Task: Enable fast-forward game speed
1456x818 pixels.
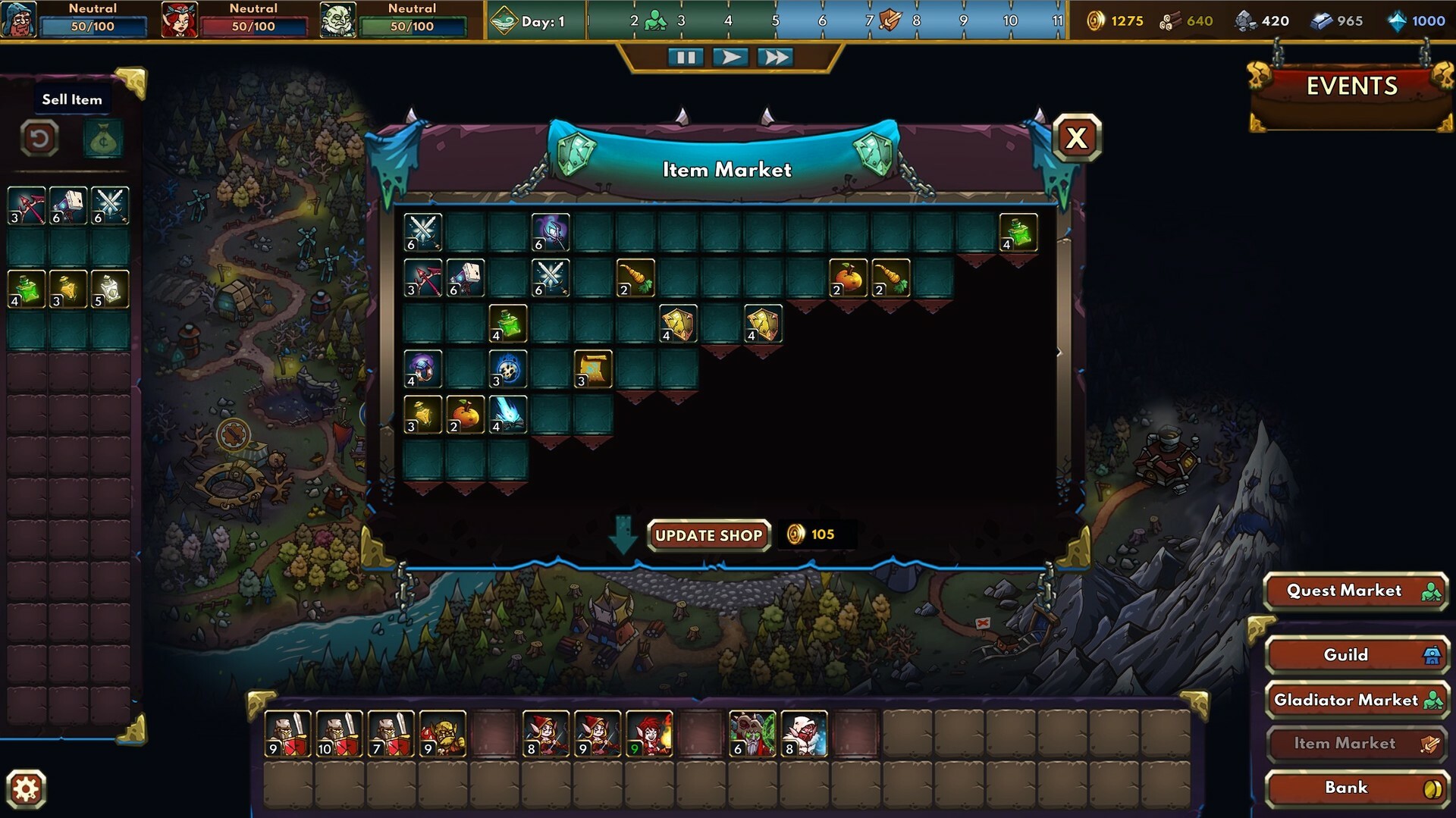Action: (x=775, y=56)
